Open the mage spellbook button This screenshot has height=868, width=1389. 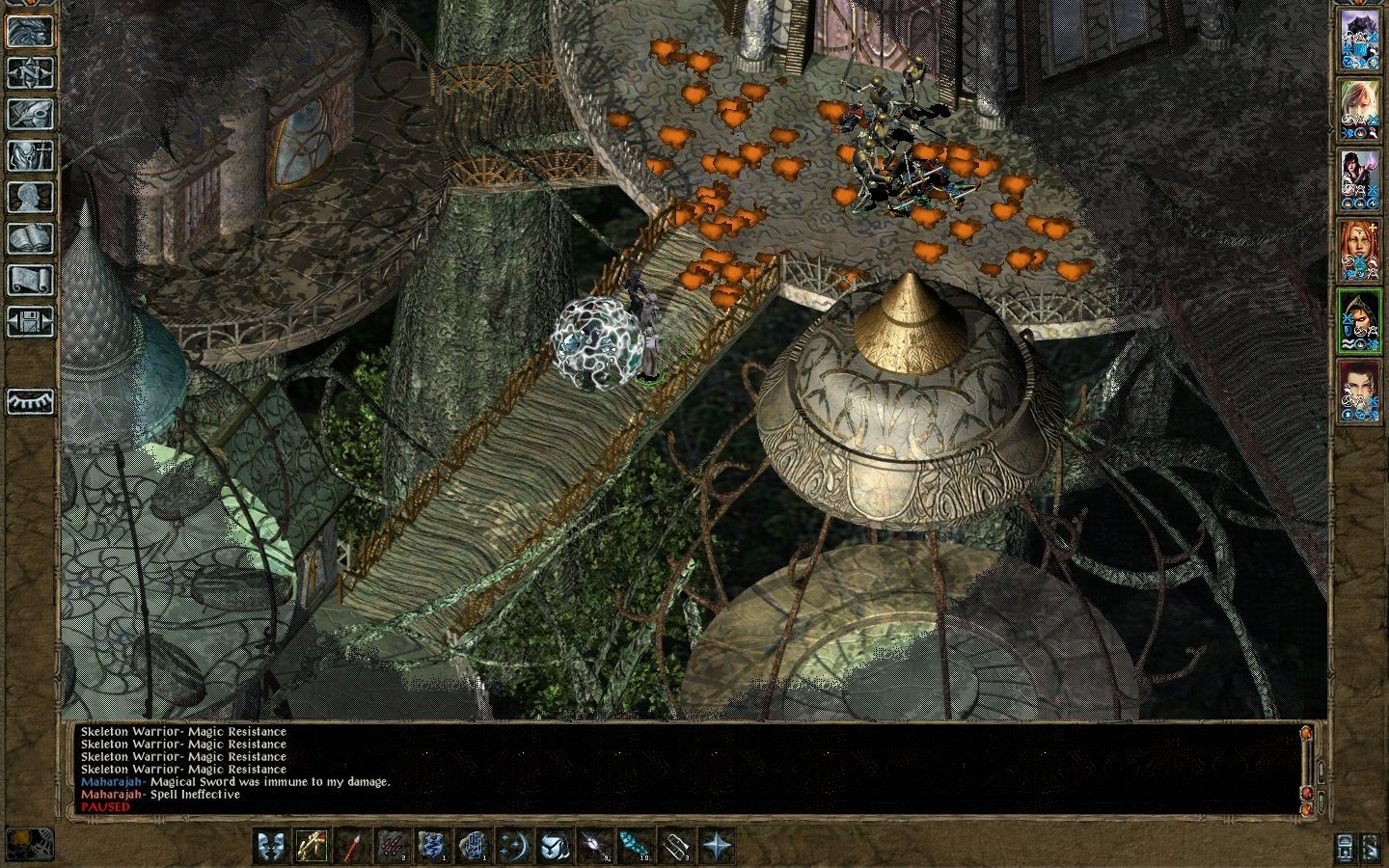click(x=30, y=238)
